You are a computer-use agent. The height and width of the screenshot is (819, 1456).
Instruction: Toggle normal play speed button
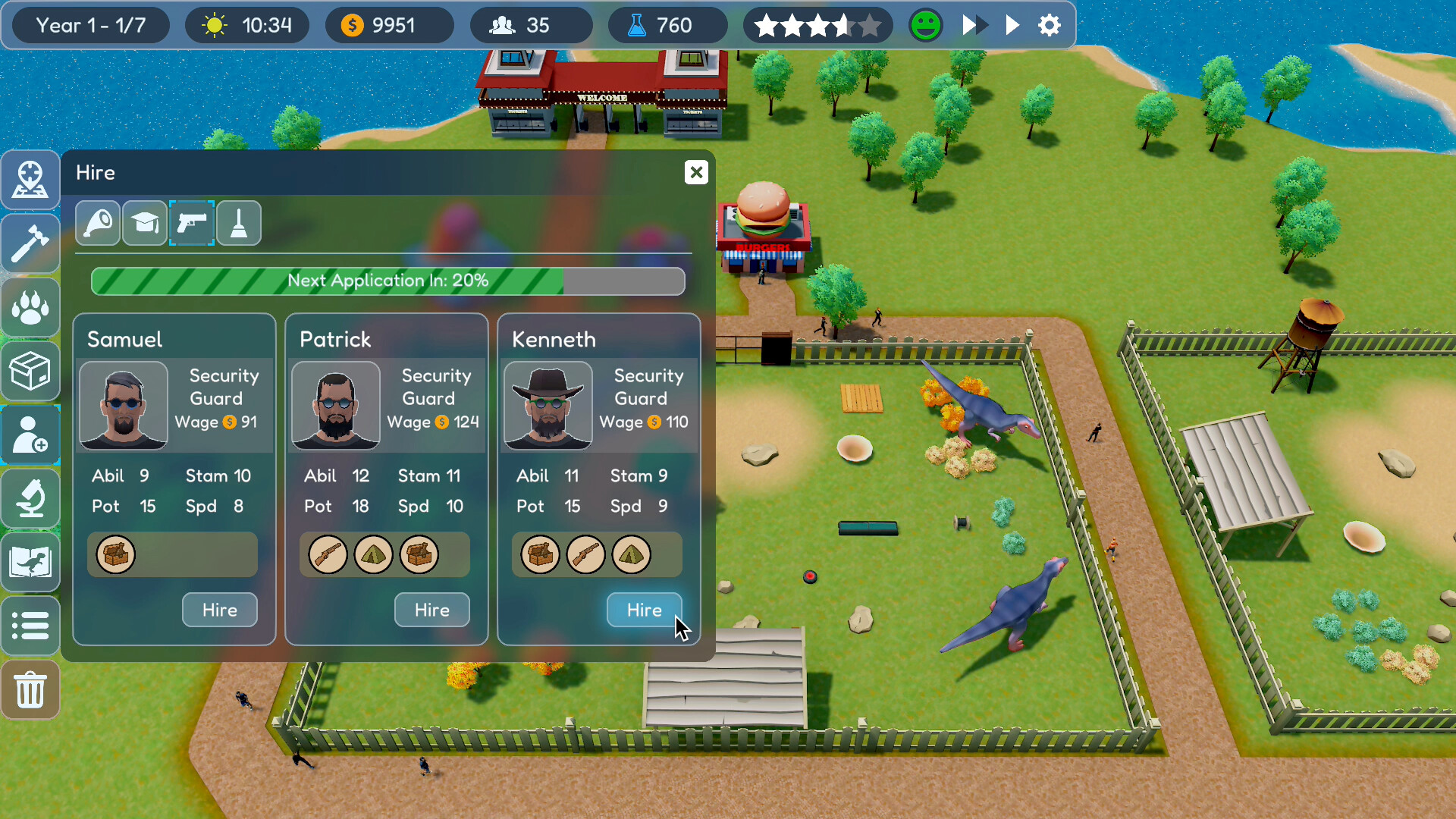[1014, 25]
